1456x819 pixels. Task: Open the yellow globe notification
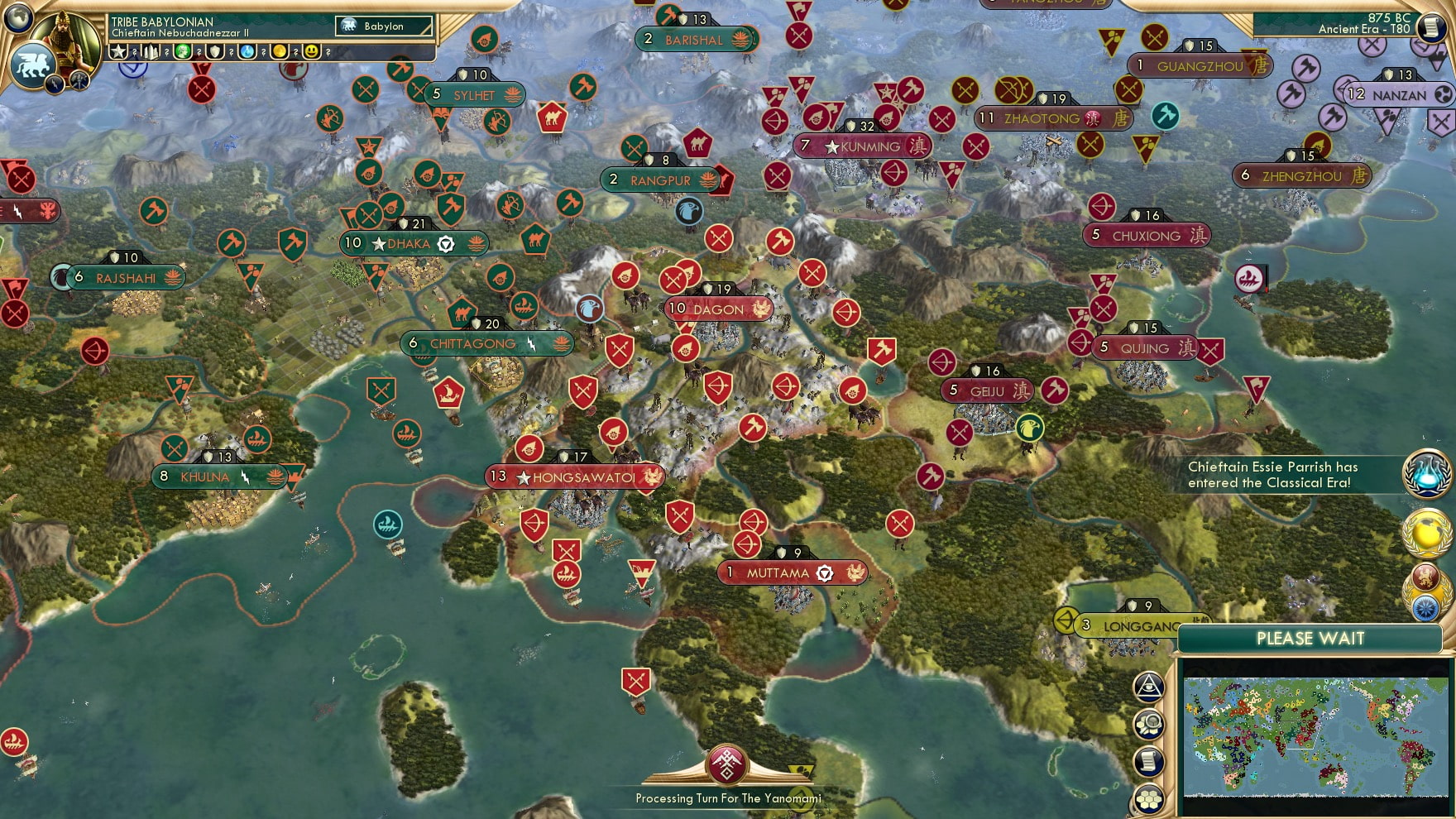click(1427, 532)
